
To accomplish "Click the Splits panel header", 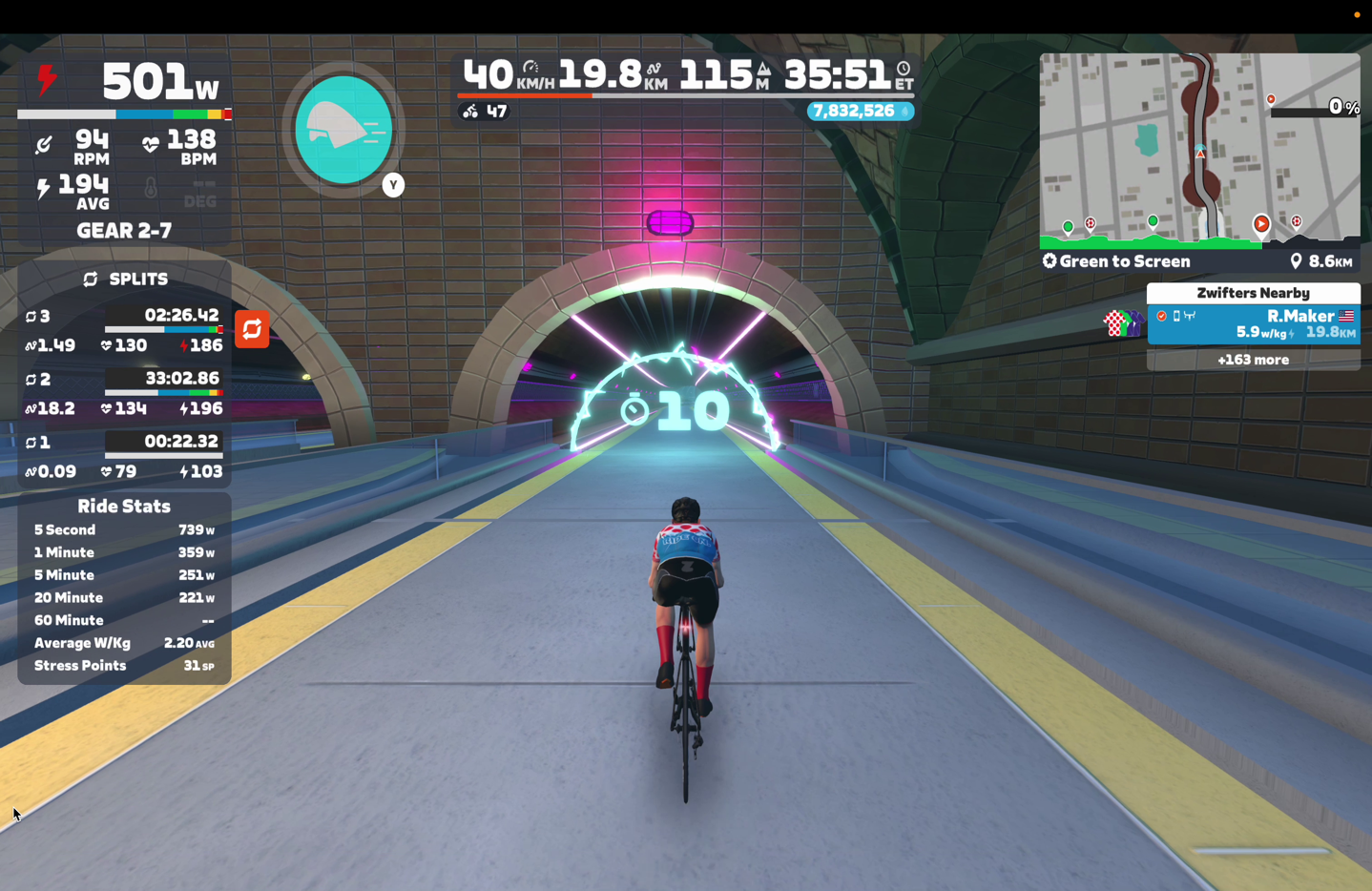I will 125,280.
